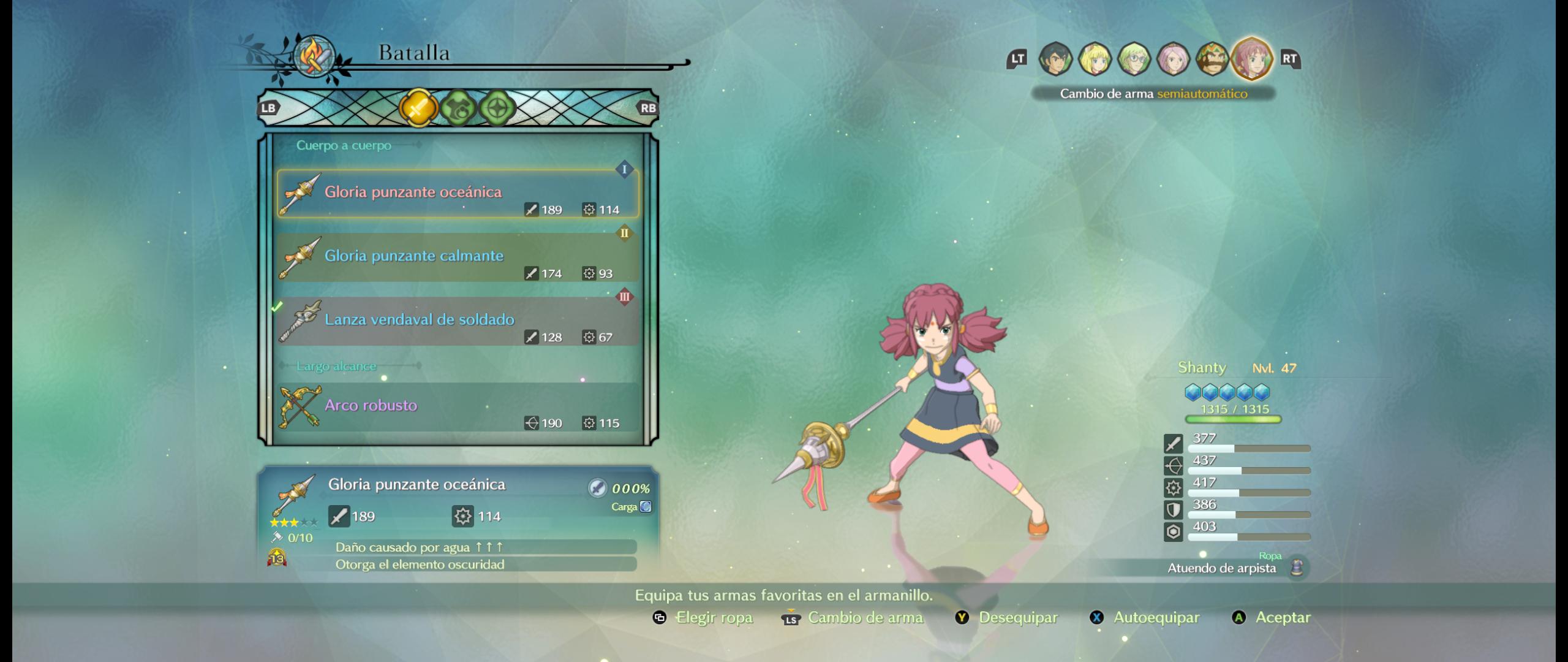Screen dimensions: 1568x662
Task: Switch to the golden sword weapons tab
Action: pyautogui.click(x=418, y=108)
